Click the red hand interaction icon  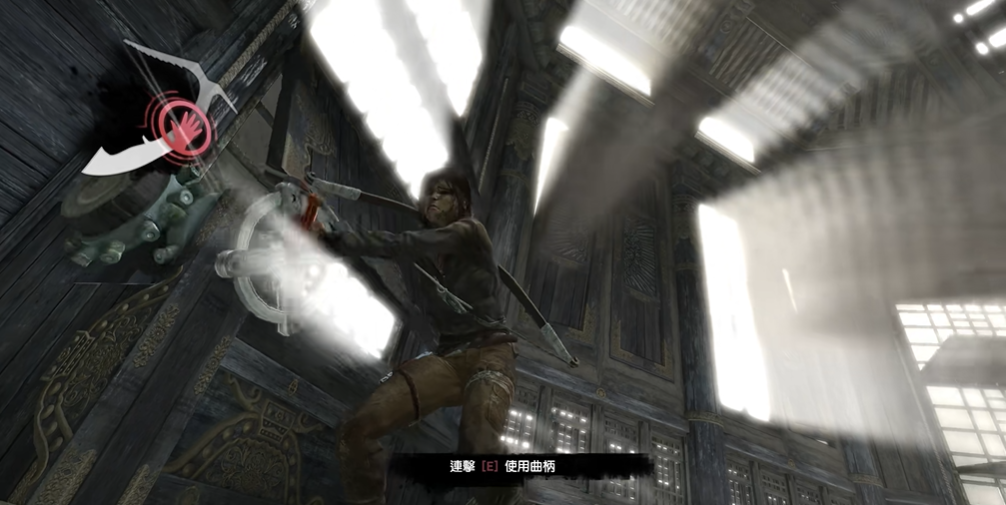pyautogui.click(x=184, y=129)
